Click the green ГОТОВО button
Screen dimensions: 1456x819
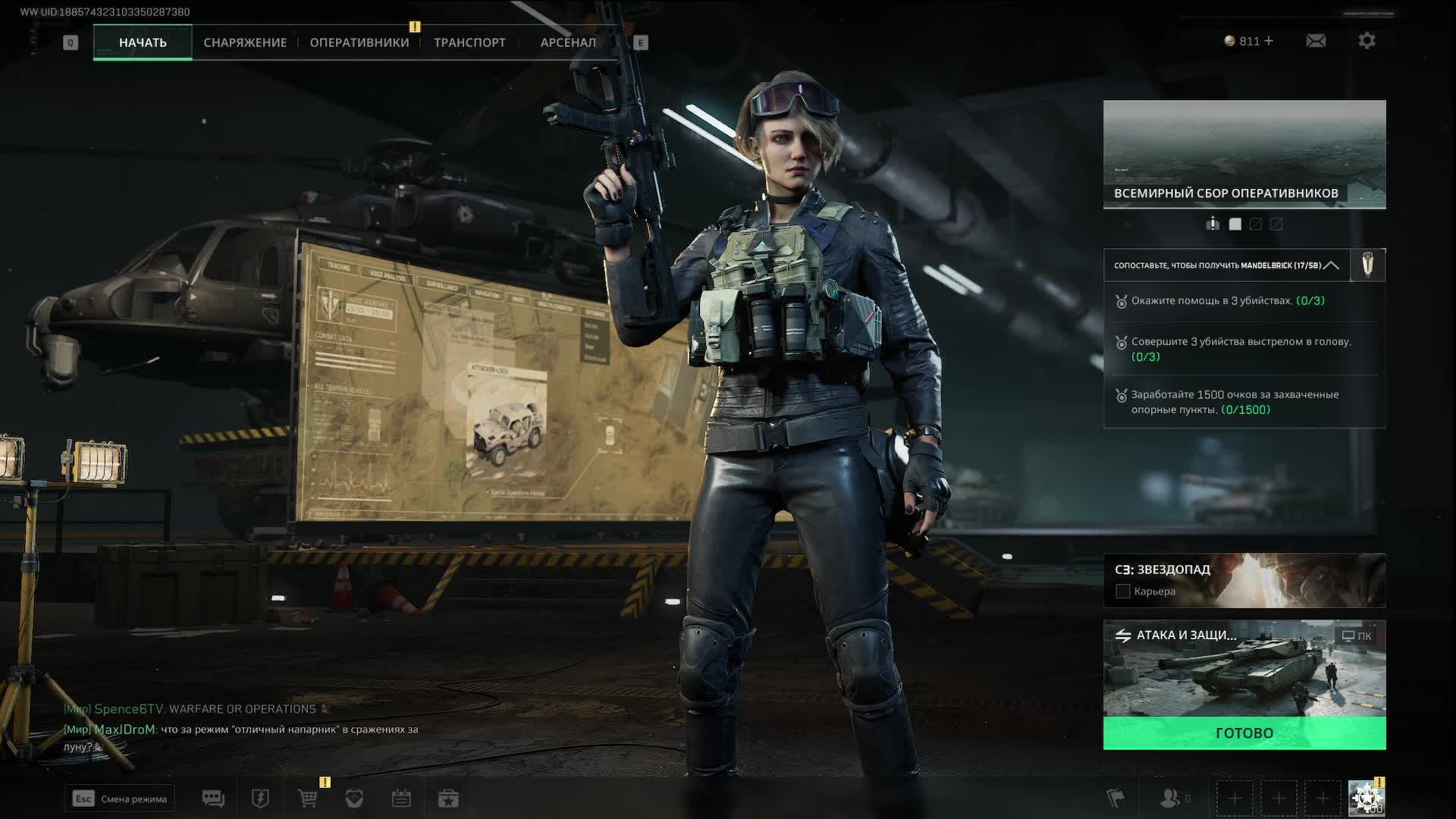[1244, 733]
